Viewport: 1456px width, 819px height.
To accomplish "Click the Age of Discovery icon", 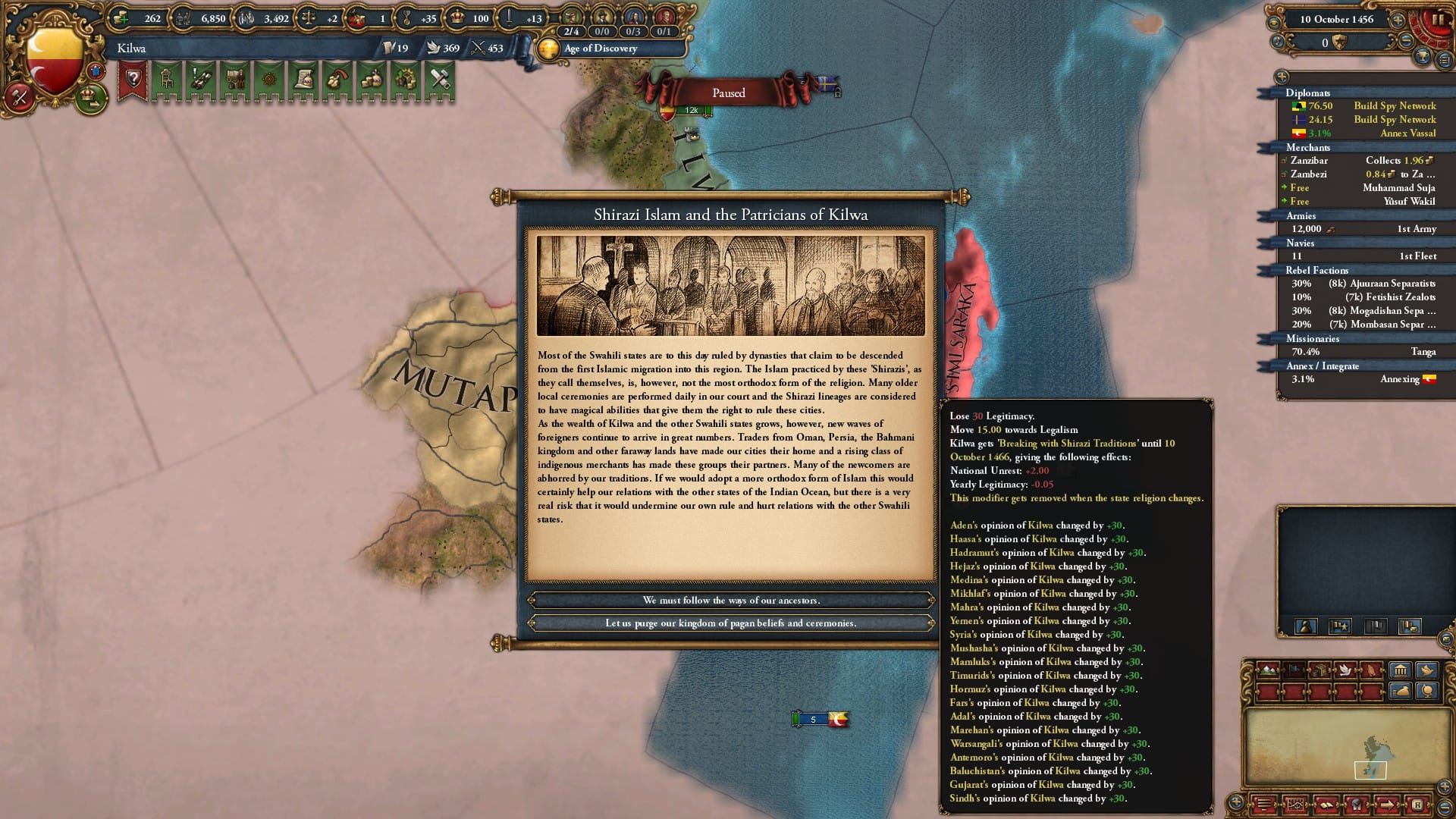I will point(548,48).
